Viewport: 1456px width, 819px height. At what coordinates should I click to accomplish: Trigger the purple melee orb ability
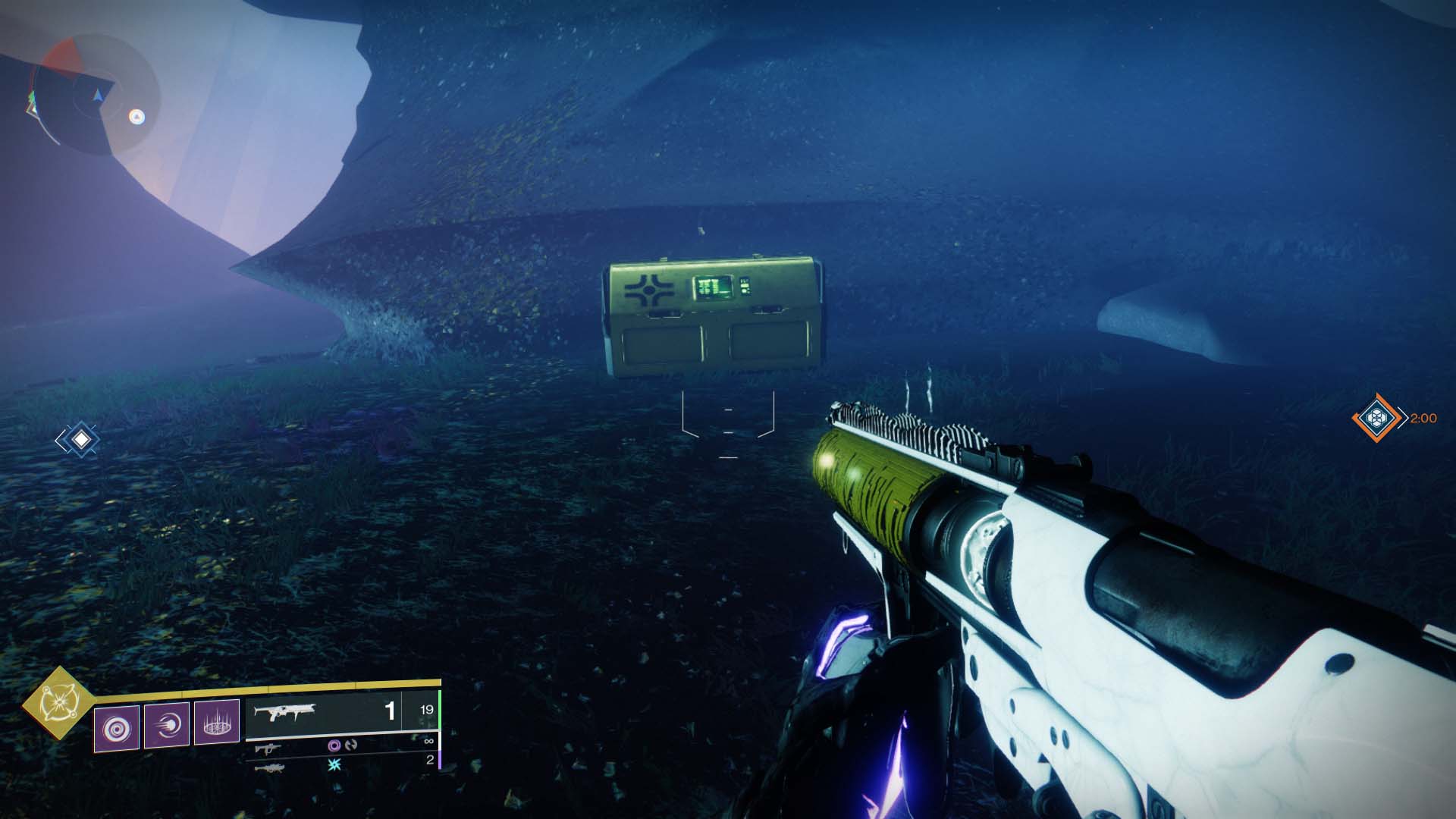point(167,726)
